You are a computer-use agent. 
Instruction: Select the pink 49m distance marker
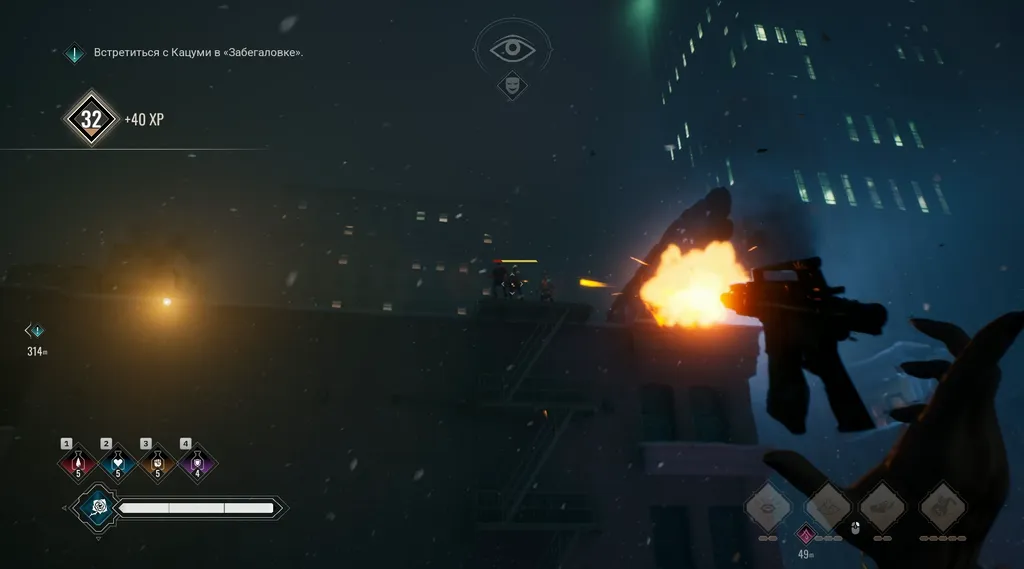pyautogui.click(x=805, y=535)
